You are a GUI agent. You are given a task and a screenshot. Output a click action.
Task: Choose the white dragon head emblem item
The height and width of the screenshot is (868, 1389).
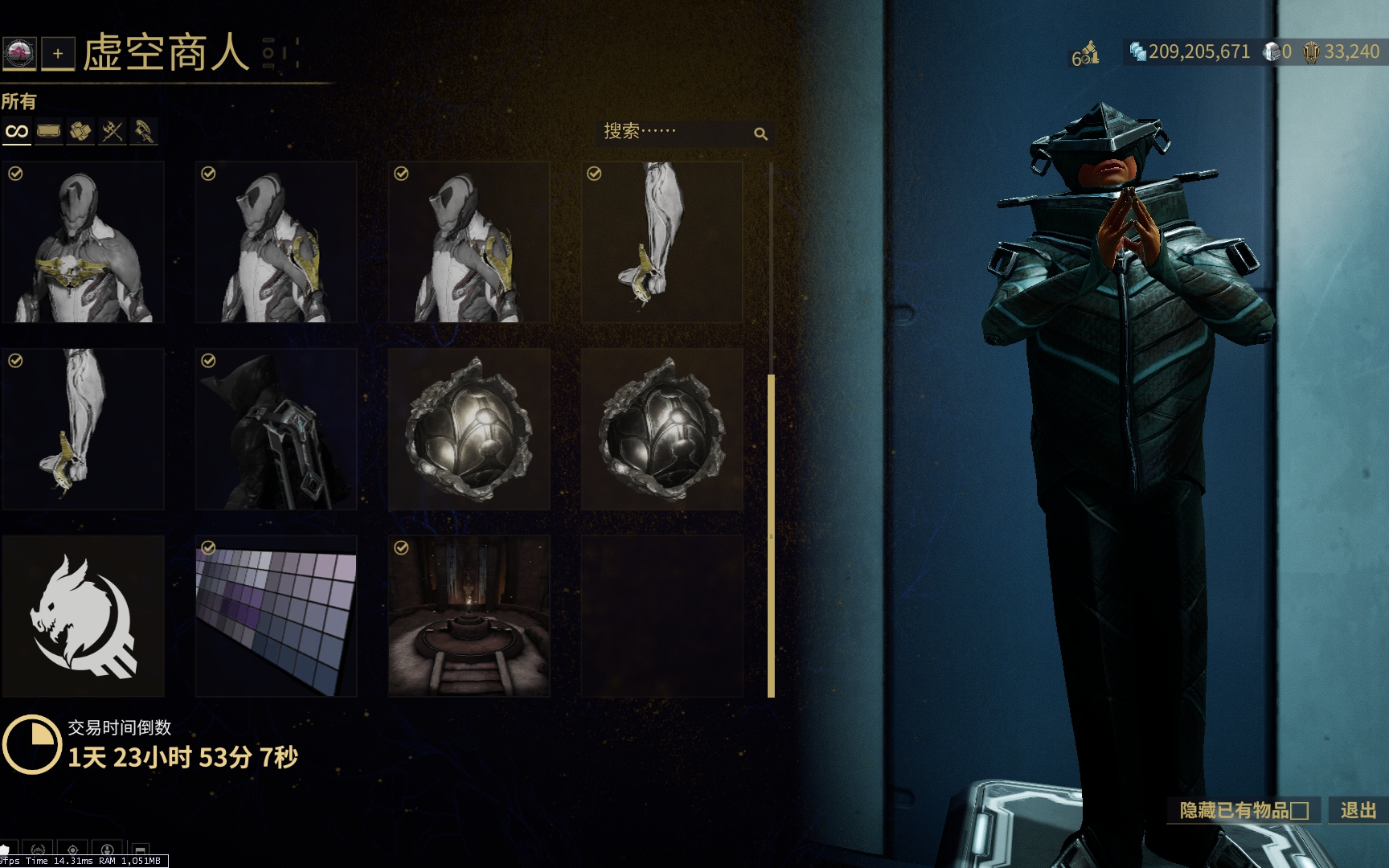[84, 616]
